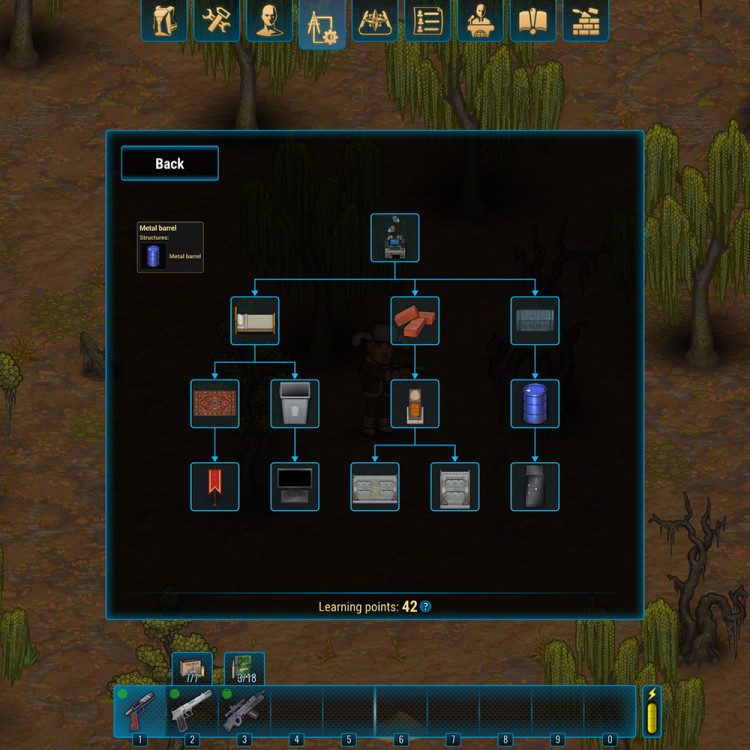The height and width of the screenshot is (750, 750).
Task: Select the rifle in hotbar slot 3
Action: [243, 710]
